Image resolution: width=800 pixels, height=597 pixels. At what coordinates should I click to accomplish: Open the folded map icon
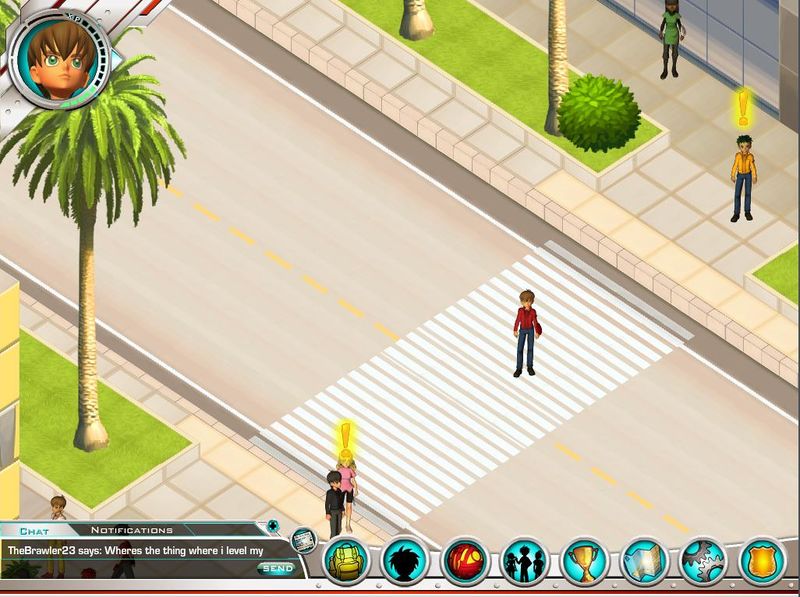tap(645, 561)
